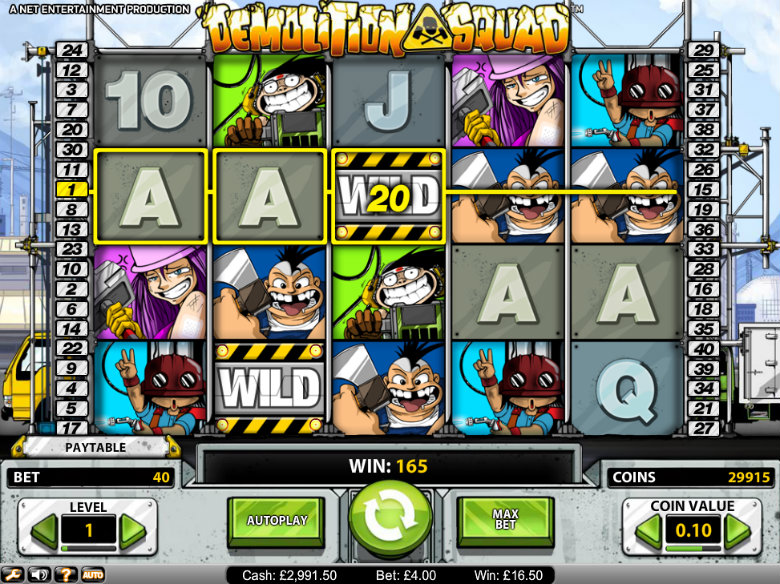The image size is (780, 584).
Task: Select bet line 40 on the right
Action: point(704,349)
